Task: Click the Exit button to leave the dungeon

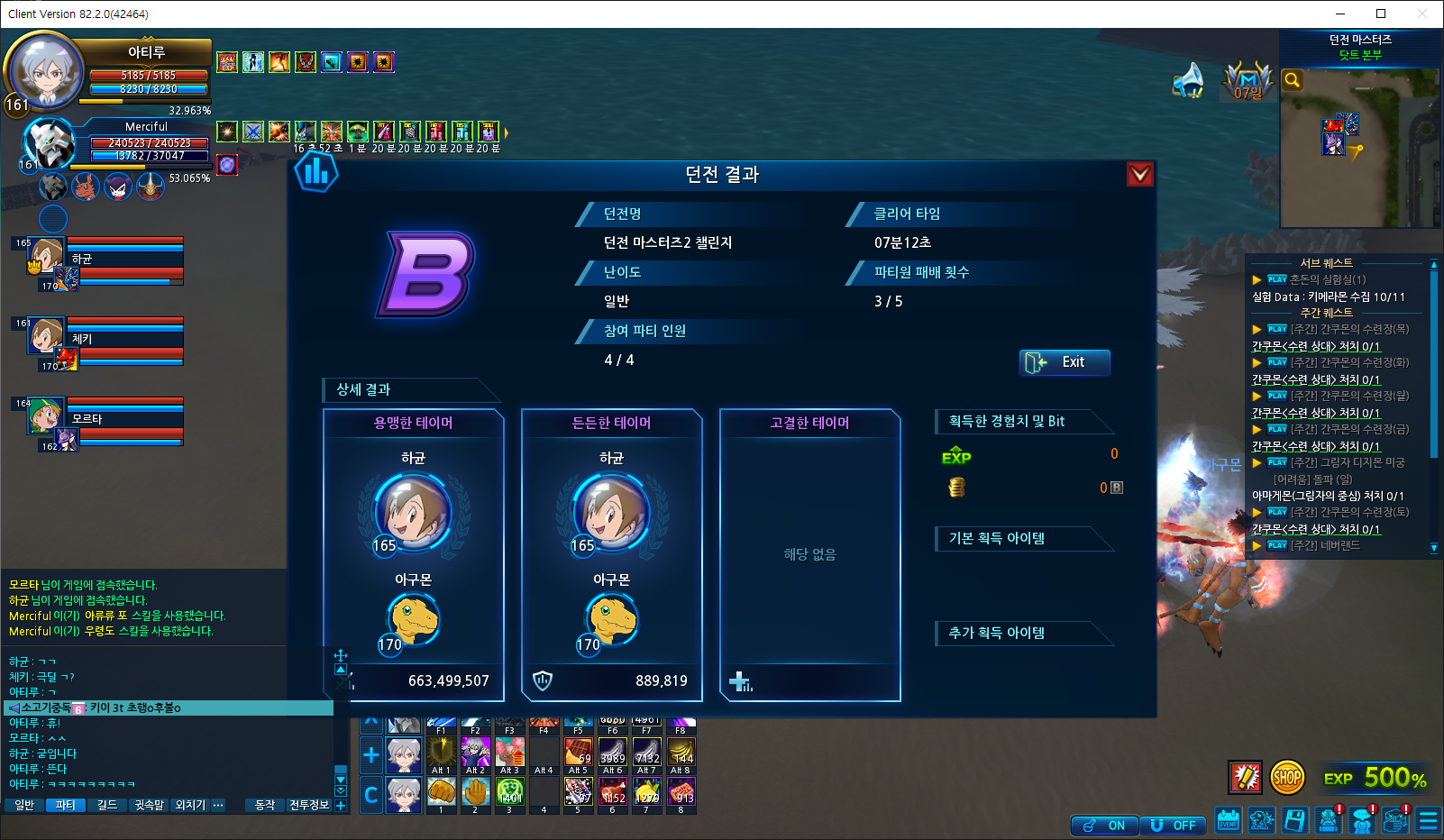Action: [1065, 362]
